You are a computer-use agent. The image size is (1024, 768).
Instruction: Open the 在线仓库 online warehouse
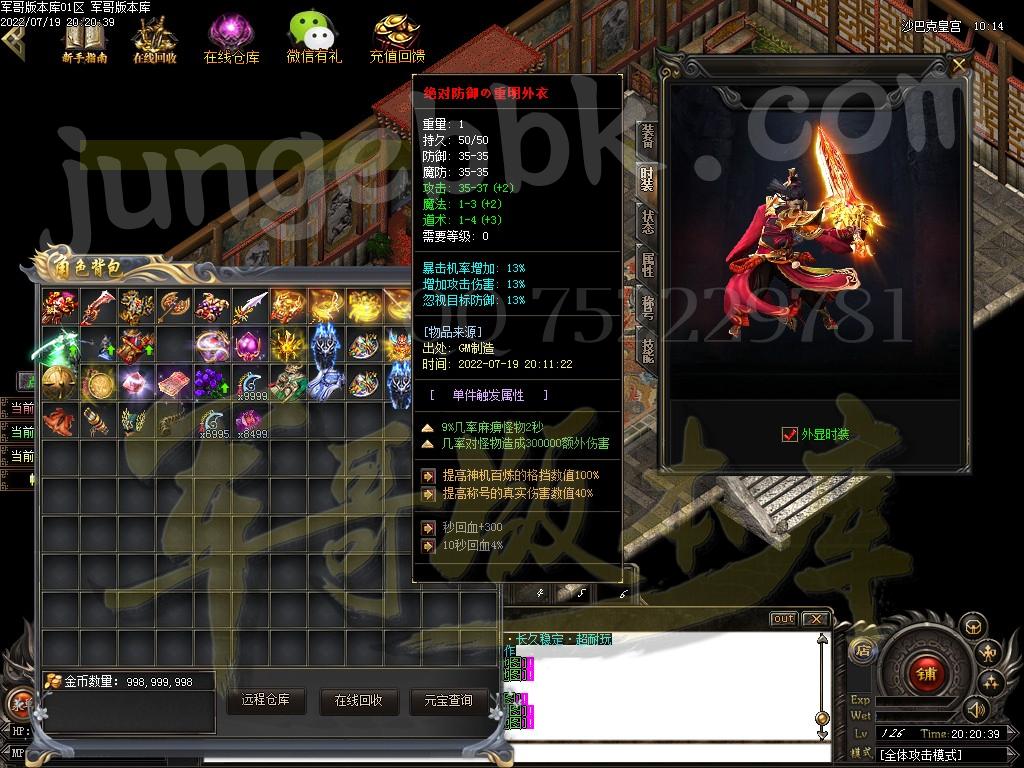(231, 40)
